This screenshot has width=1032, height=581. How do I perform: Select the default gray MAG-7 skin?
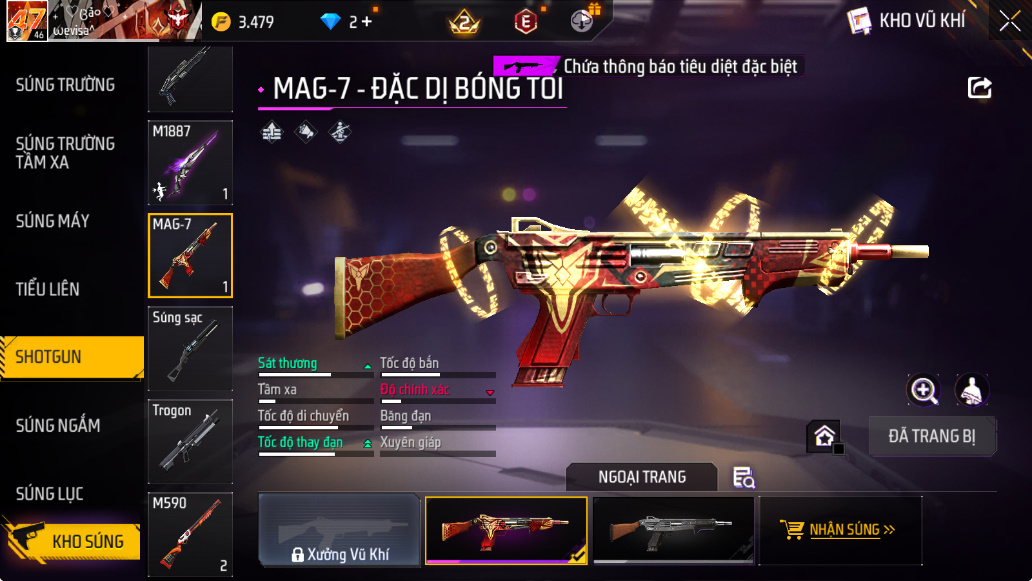[673, 530]
